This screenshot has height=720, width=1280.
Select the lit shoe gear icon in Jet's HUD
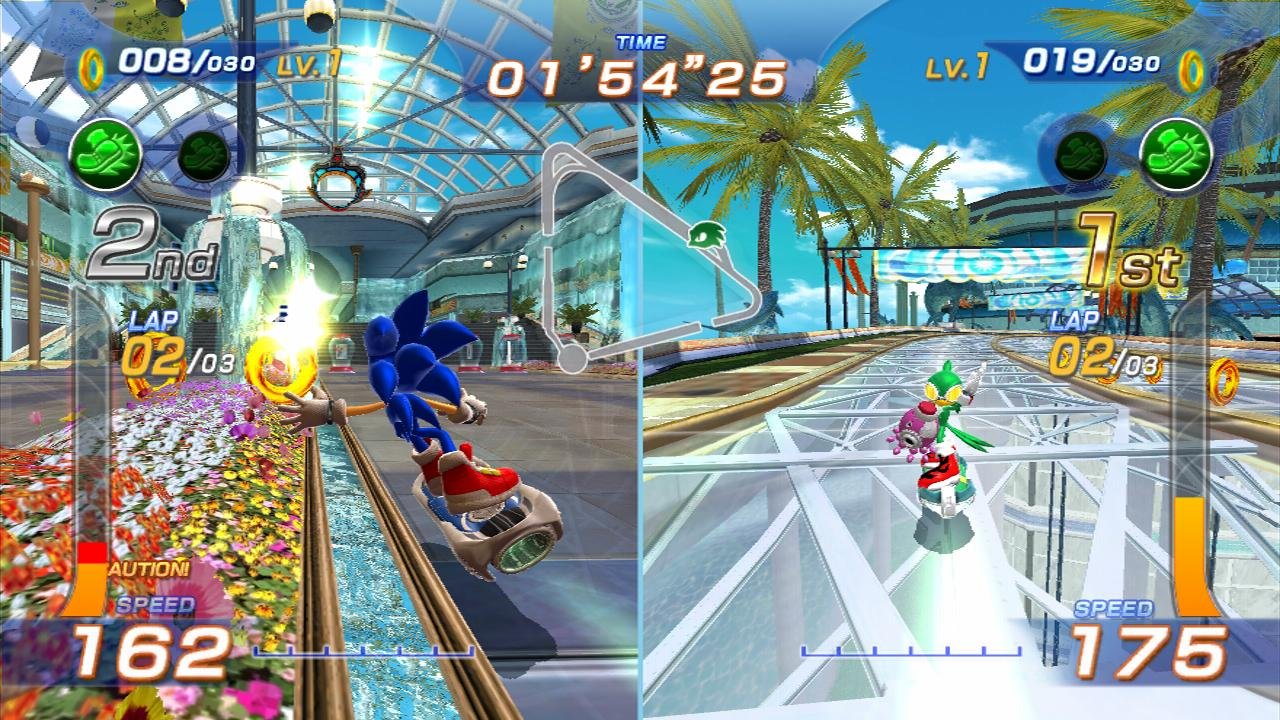pyautogui.click(x=1176, y=155)
